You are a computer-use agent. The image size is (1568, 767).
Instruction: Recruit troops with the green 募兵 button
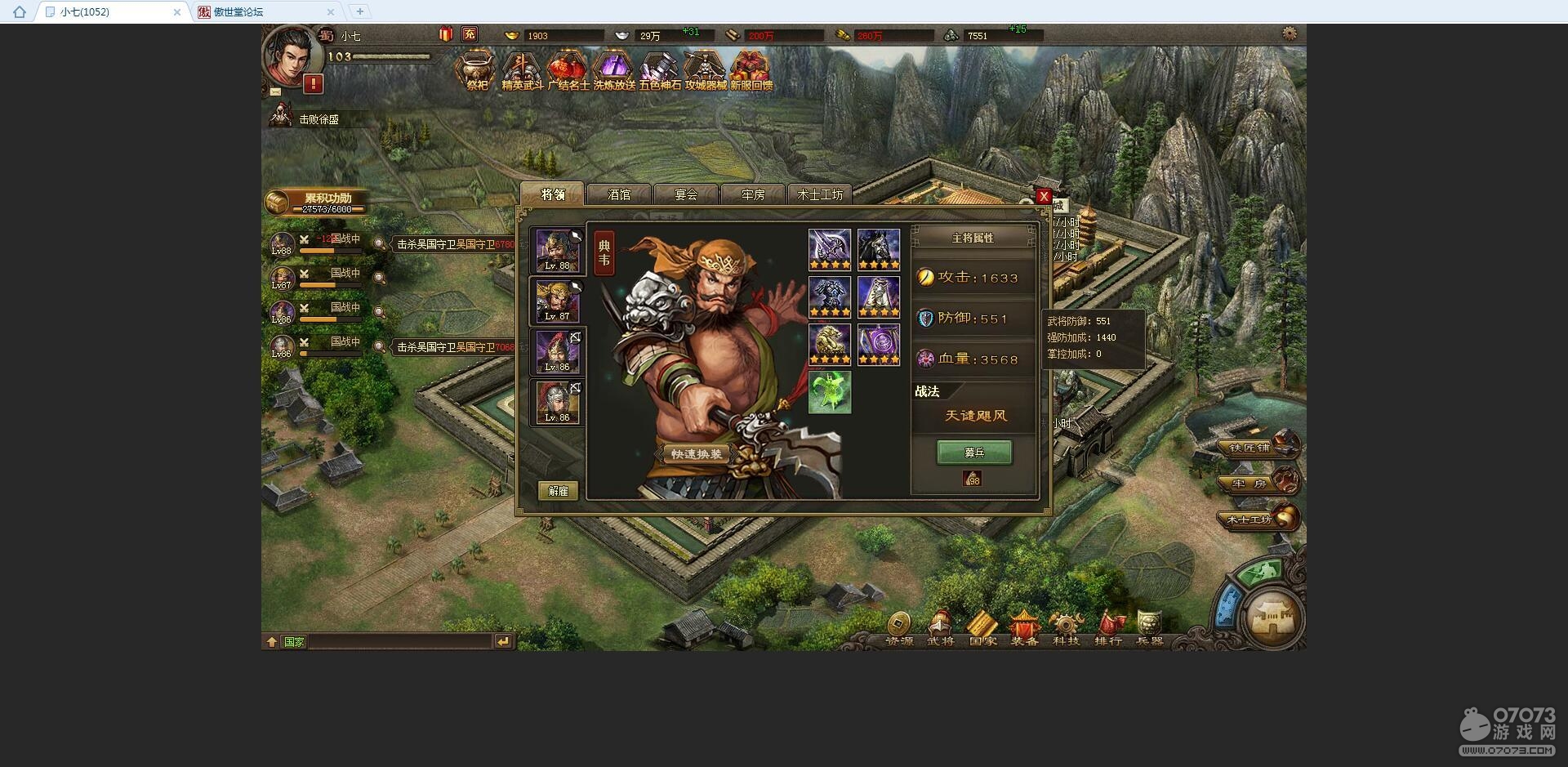coord(974,453)
